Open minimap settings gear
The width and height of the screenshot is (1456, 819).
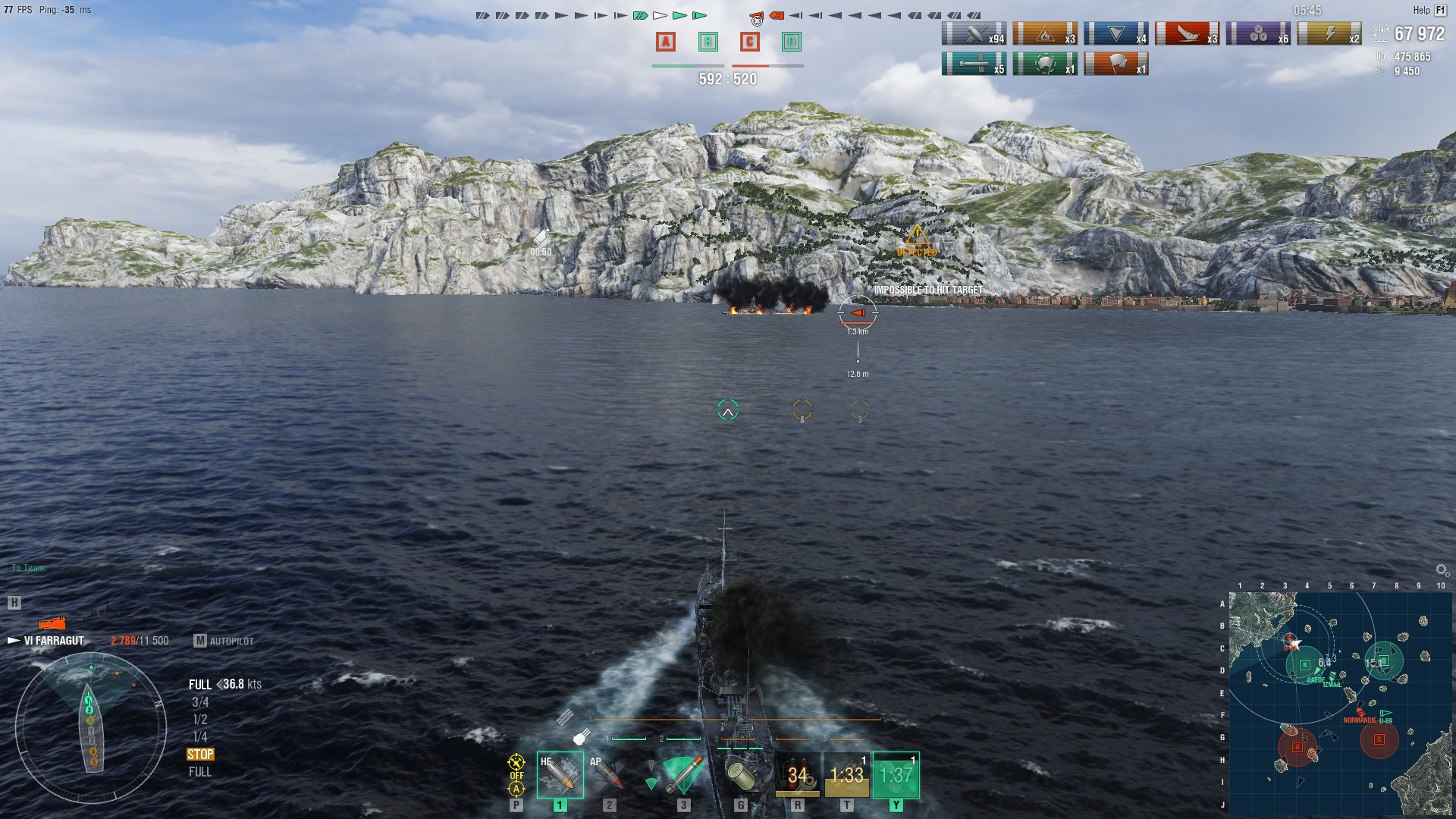coord(1442,570)
